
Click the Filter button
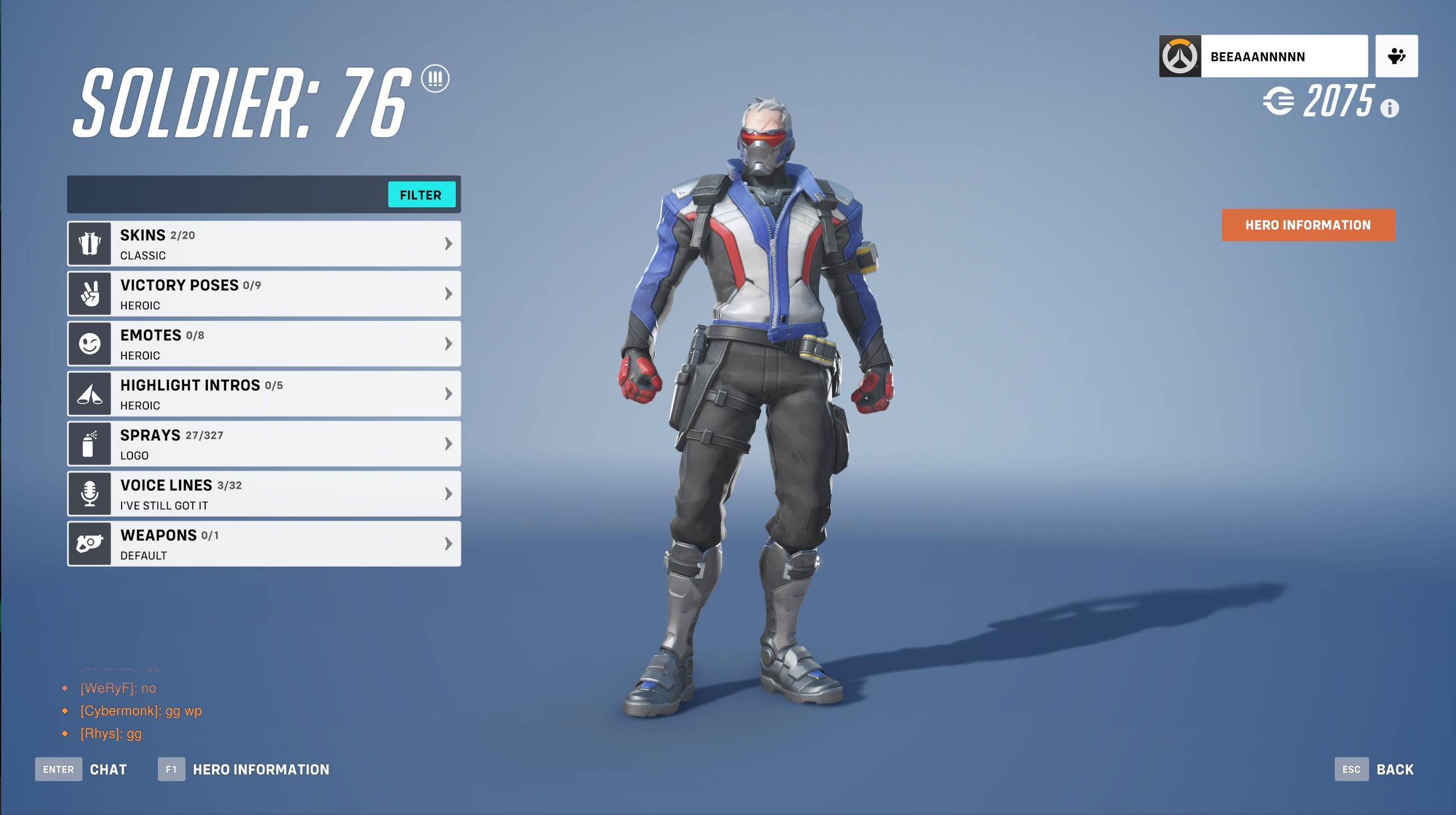point(422,195)
